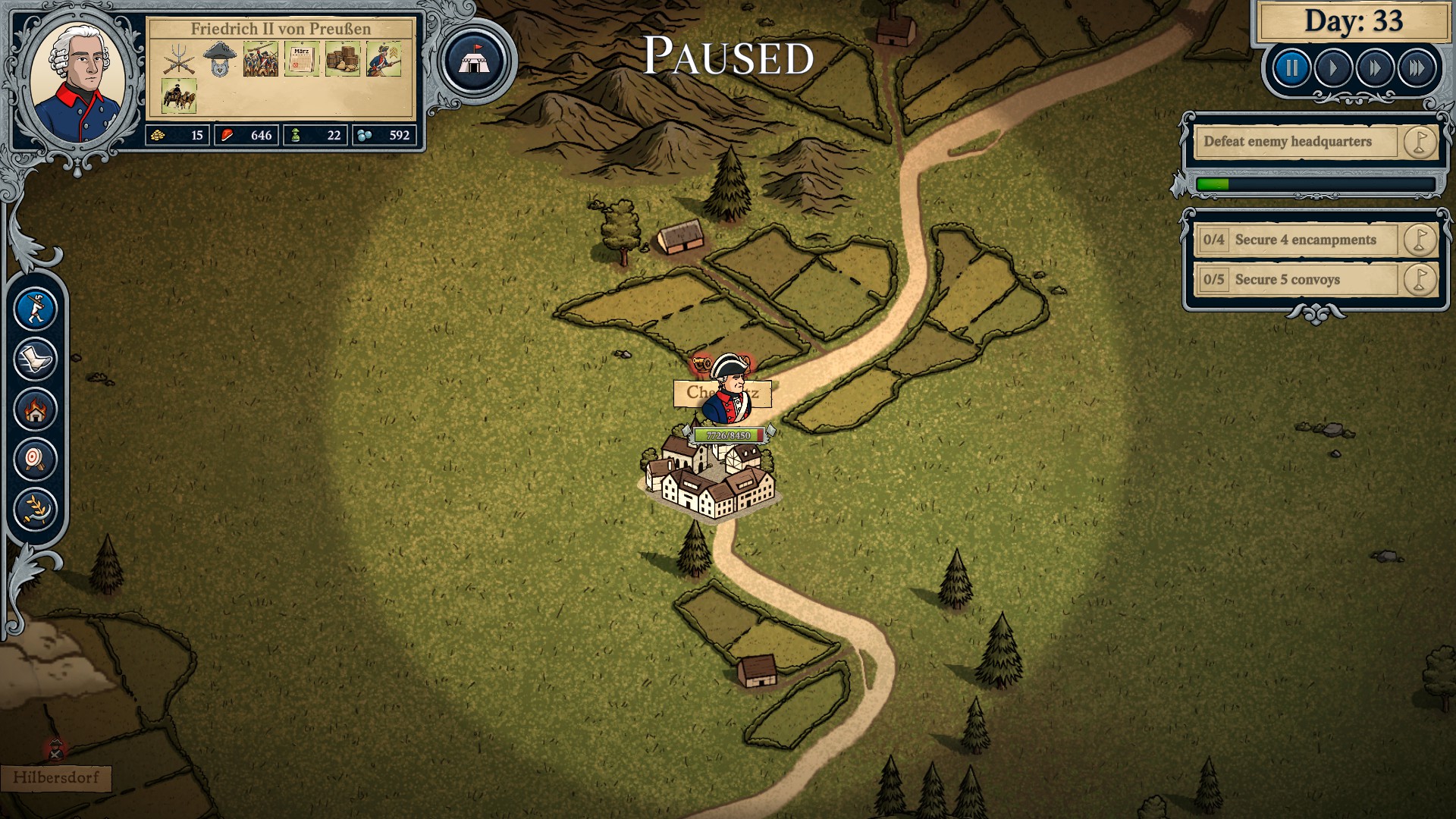Screen dimensions: 1456x819
Task: Click the stacked muskets icon
Action: click(179, 59)
